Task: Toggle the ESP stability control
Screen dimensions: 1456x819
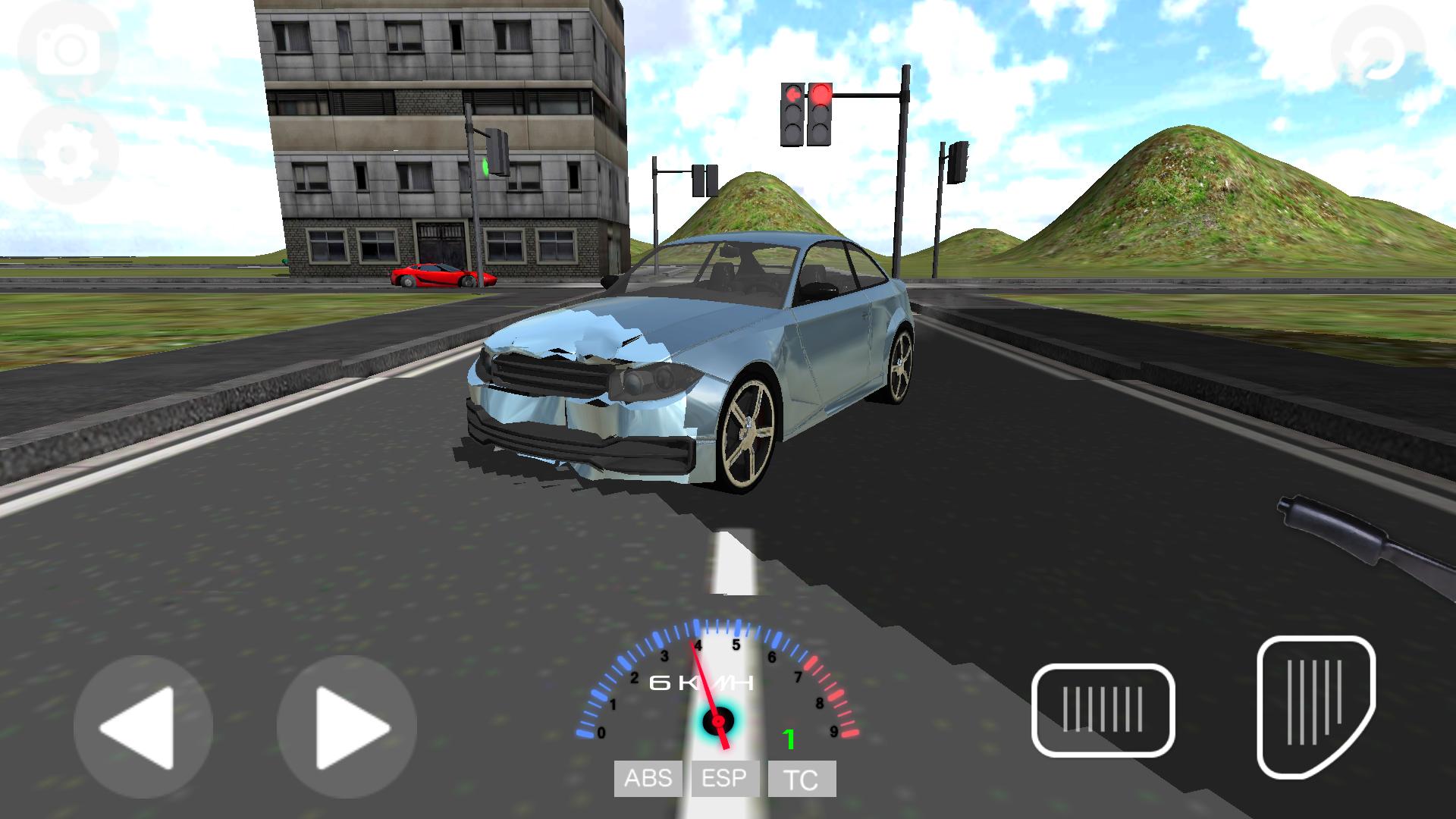Action: (726, 778)
